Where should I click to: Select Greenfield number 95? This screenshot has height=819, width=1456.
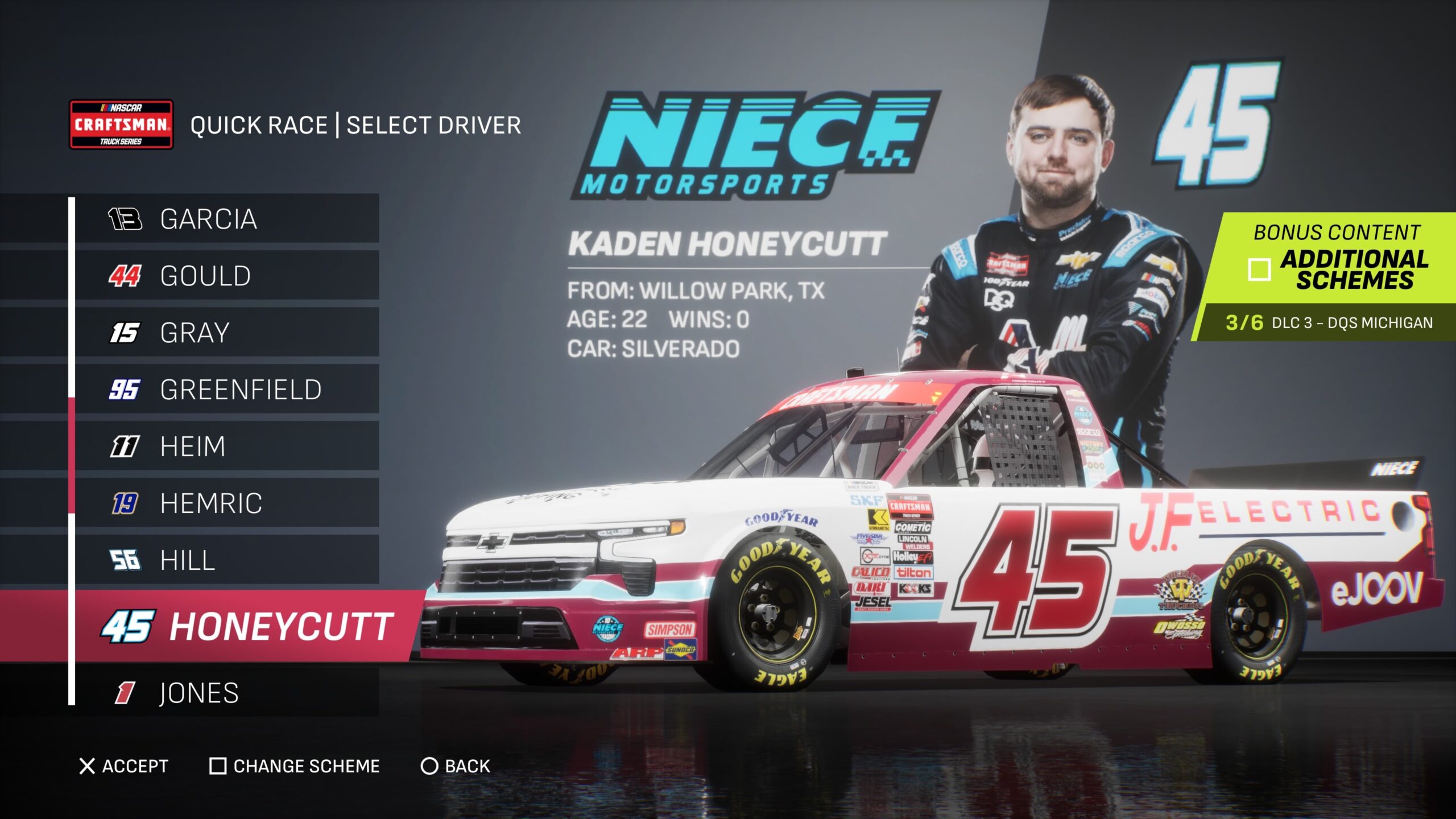click(x=227, y=390)
